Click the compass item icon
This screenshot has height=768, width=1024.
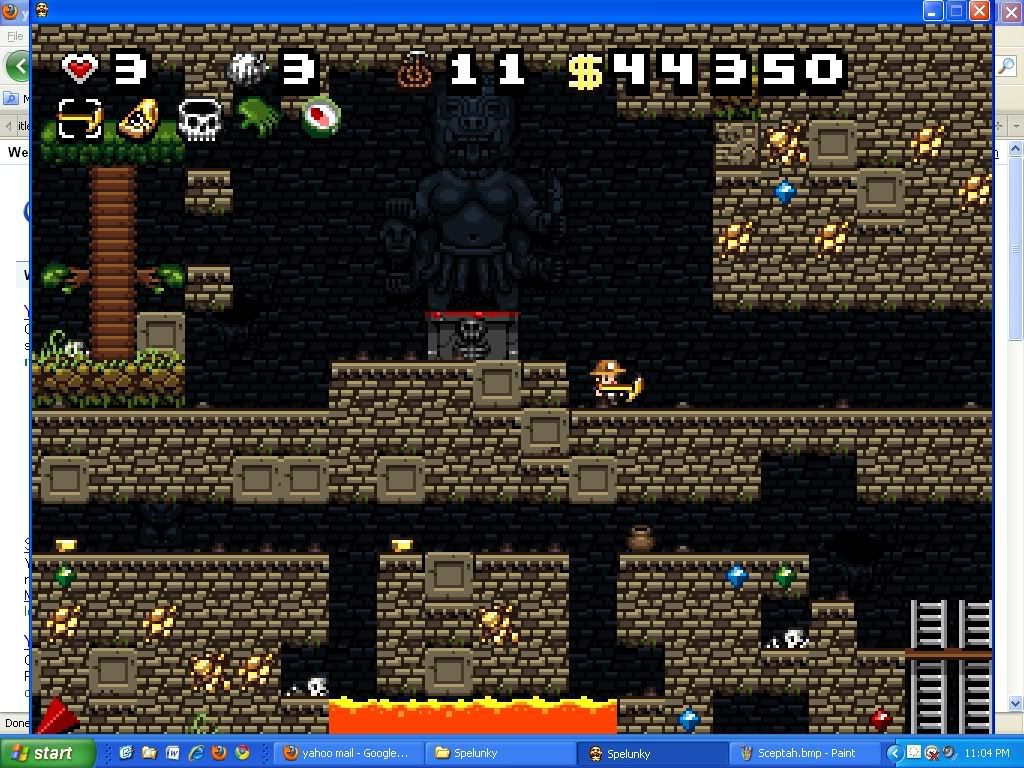click(x=321, y=115)
